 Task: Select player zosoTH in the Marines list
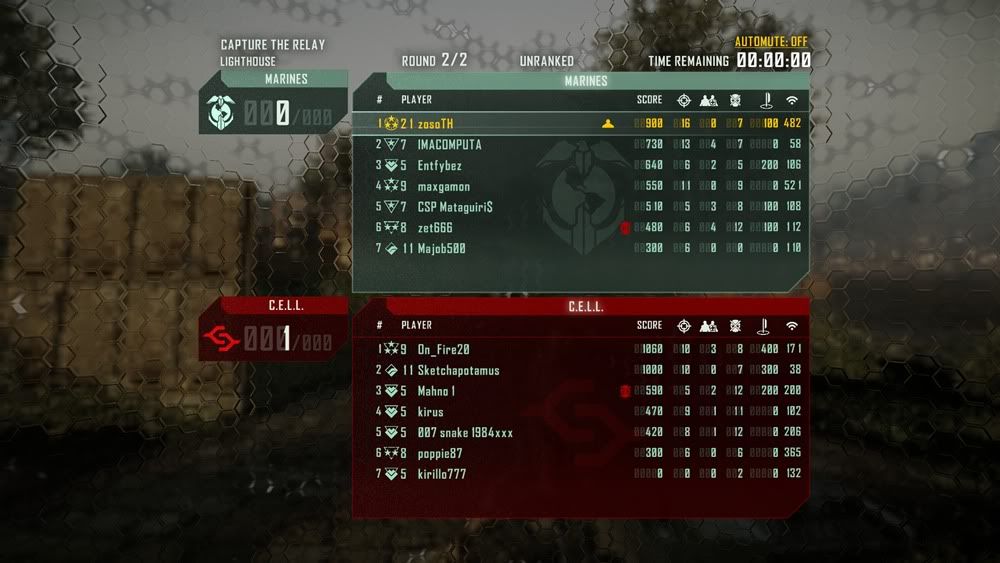[435, 124]
